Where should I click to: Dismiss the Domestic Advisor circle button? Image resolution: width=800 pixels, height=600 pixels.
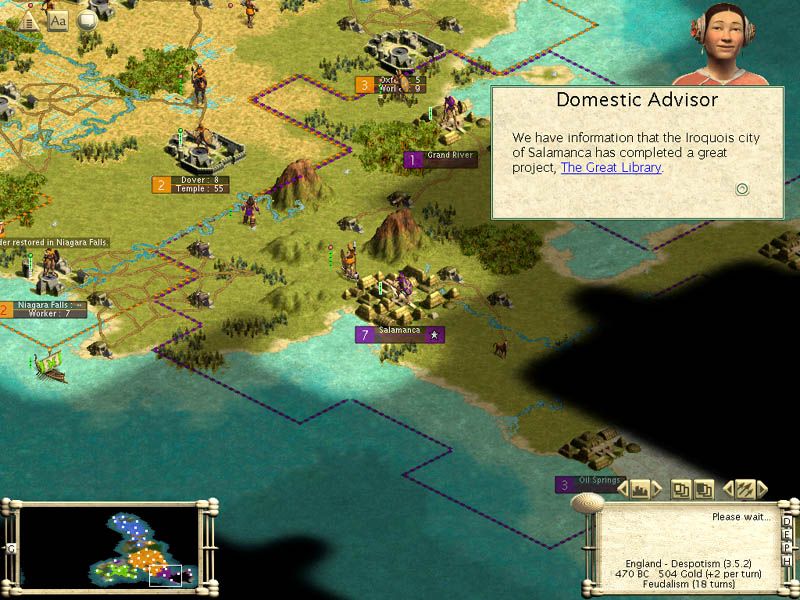click(x=742, y=189)
